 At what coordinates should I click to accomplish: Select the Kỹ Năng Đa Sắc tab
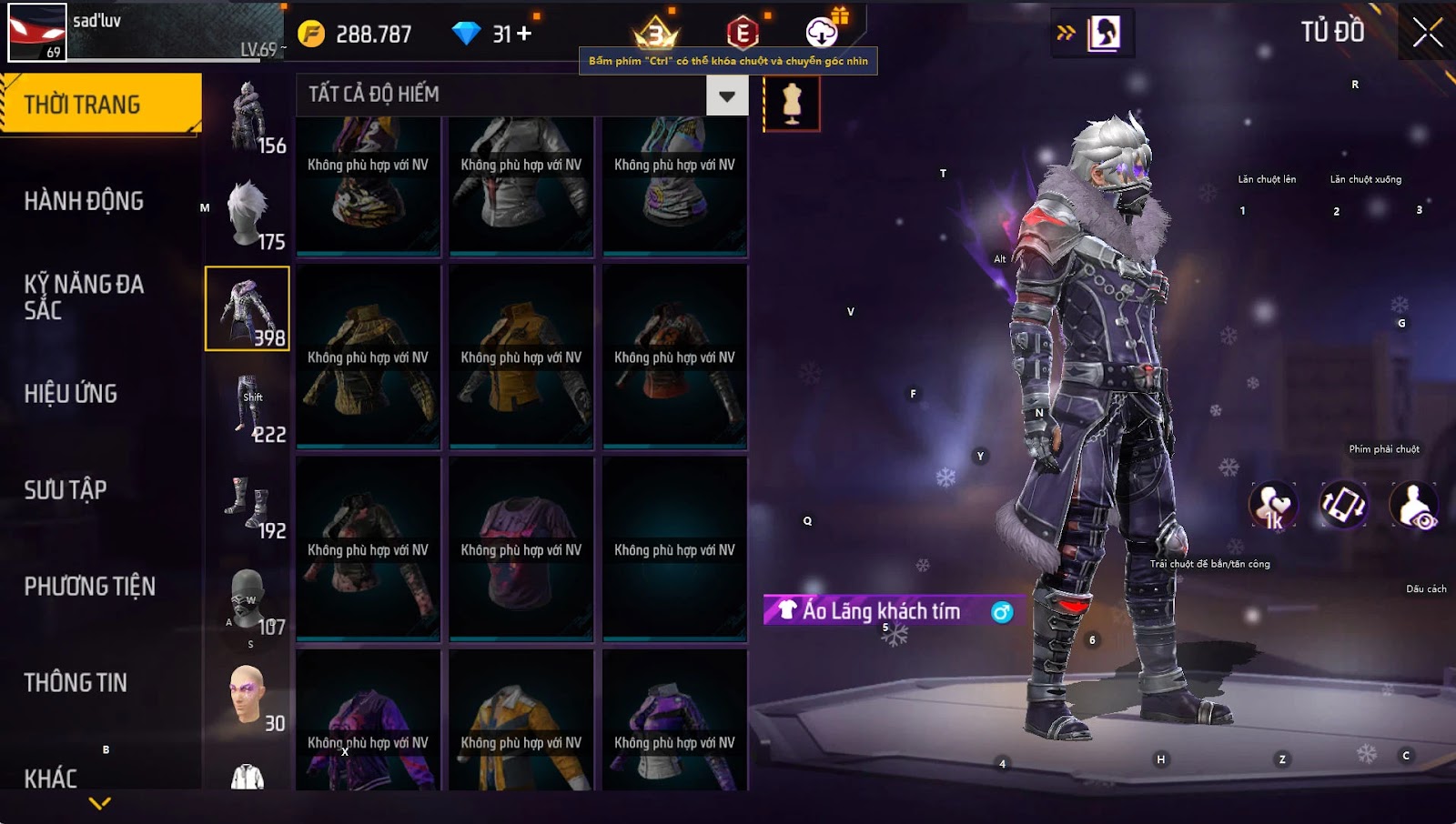(84, 296)
